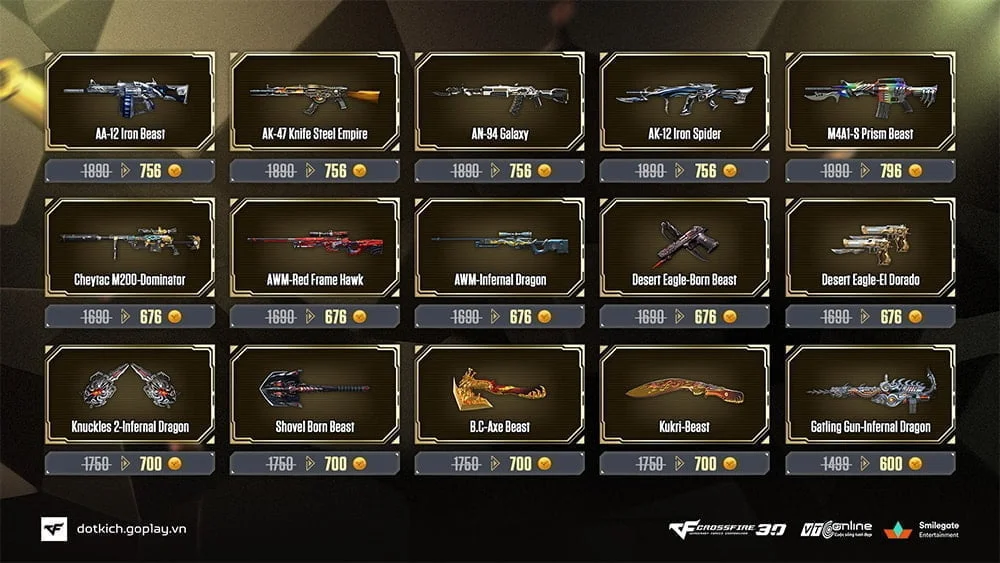Pick the Desert Eagle-Born Beast card
Viewport: 1000px width, 563px height.
[684, 247]
